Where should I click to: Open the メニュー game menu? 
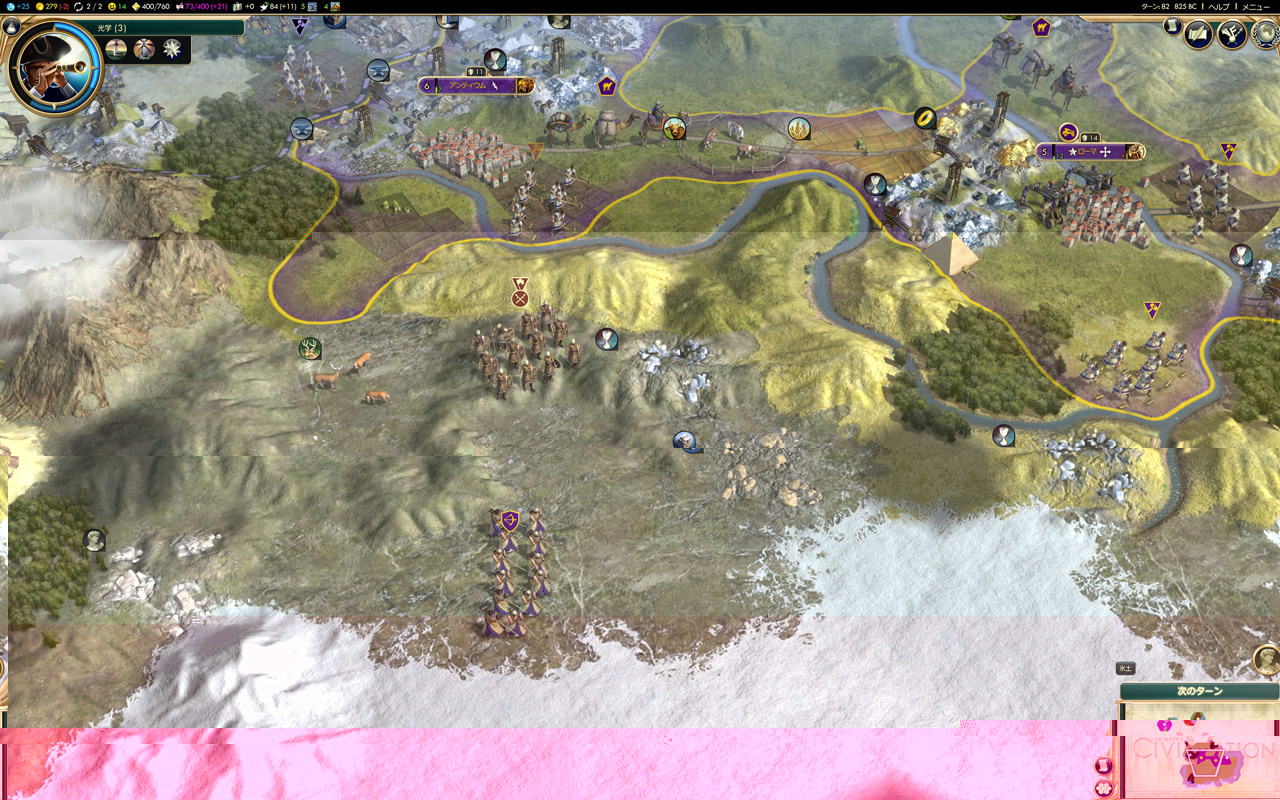(x=1255, y=6)
